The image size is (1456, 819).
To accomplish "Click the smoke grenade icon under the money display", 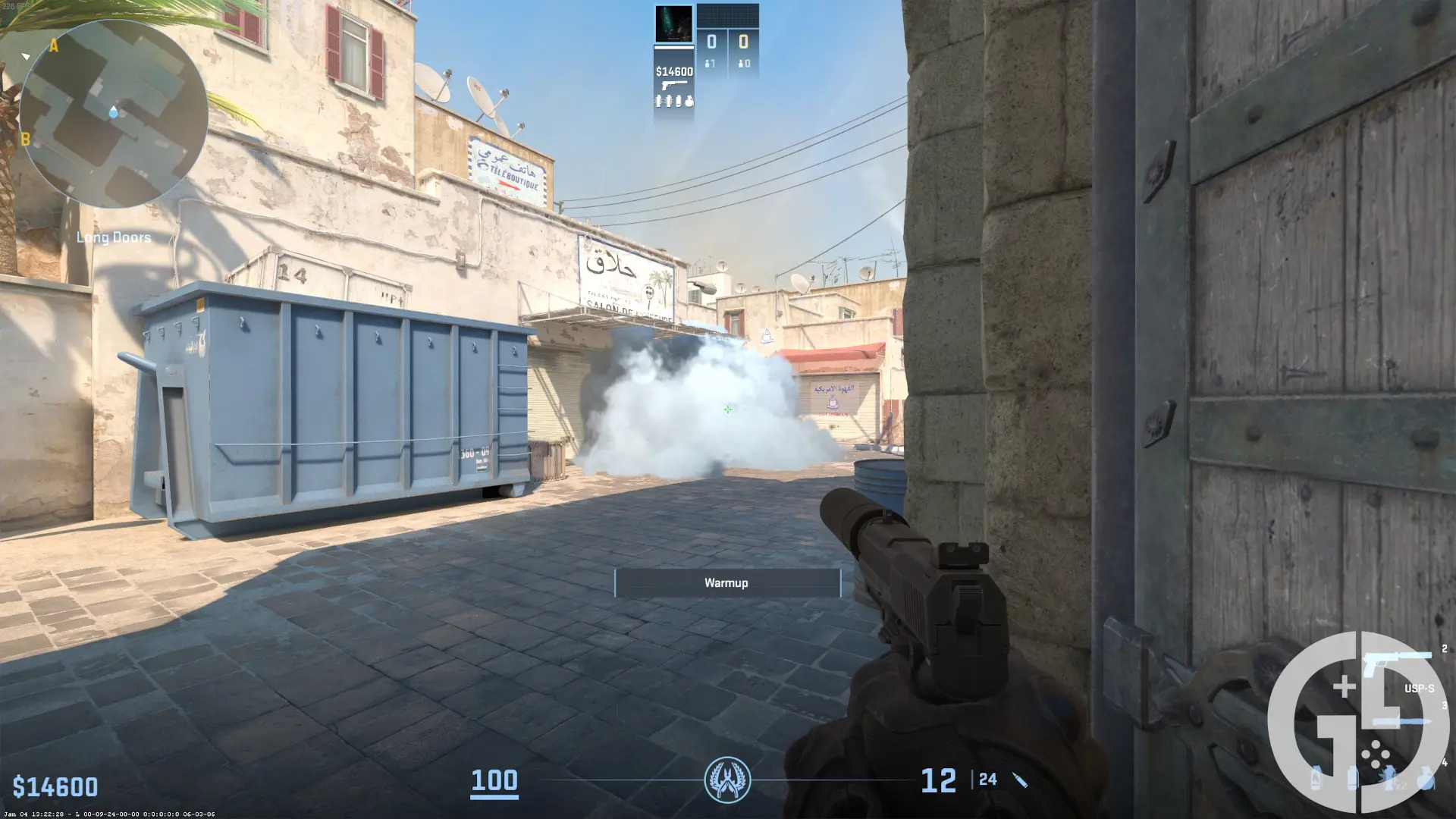I will (679, 101).
